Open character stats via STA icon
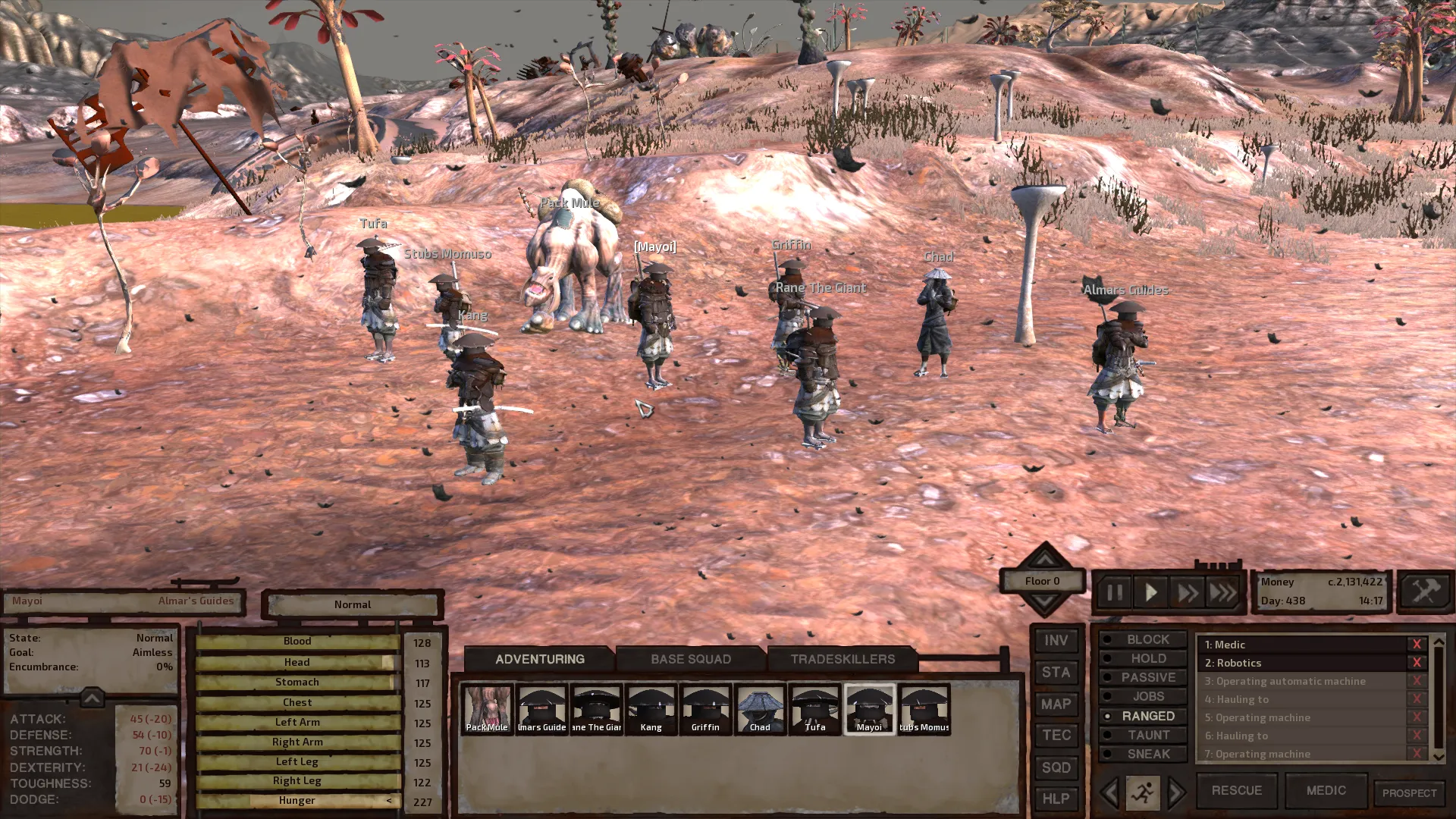Image resolution: width=1456 pixels, height=819 pixels. pos(1056,672)
